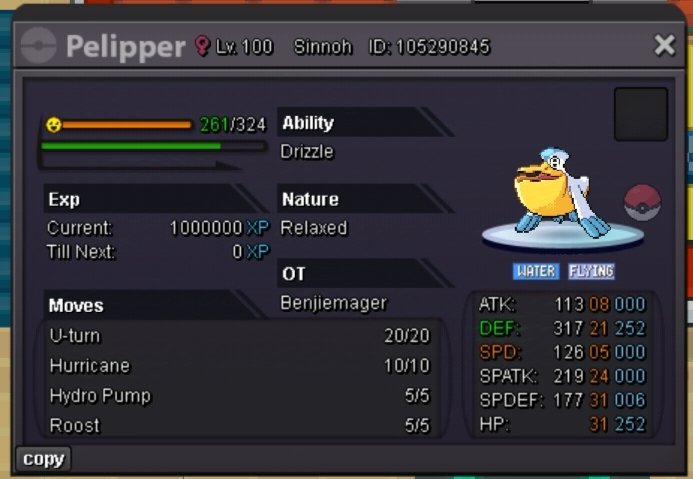Click the Drizzle ability entry
693x479 pixels.
tap(308, 152)
